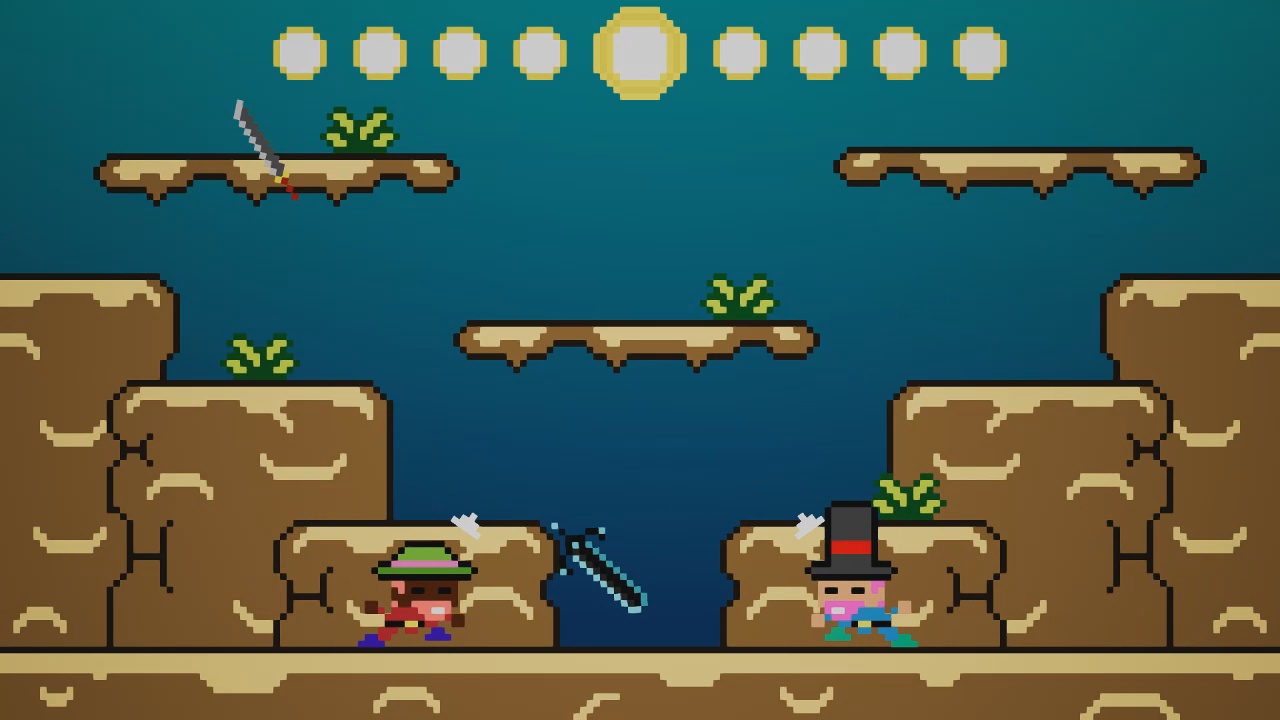Image resolution: width=1280 pixels, height=720 pixels.
Task: Select the bush above the left platform
Action: coord(360,128)
